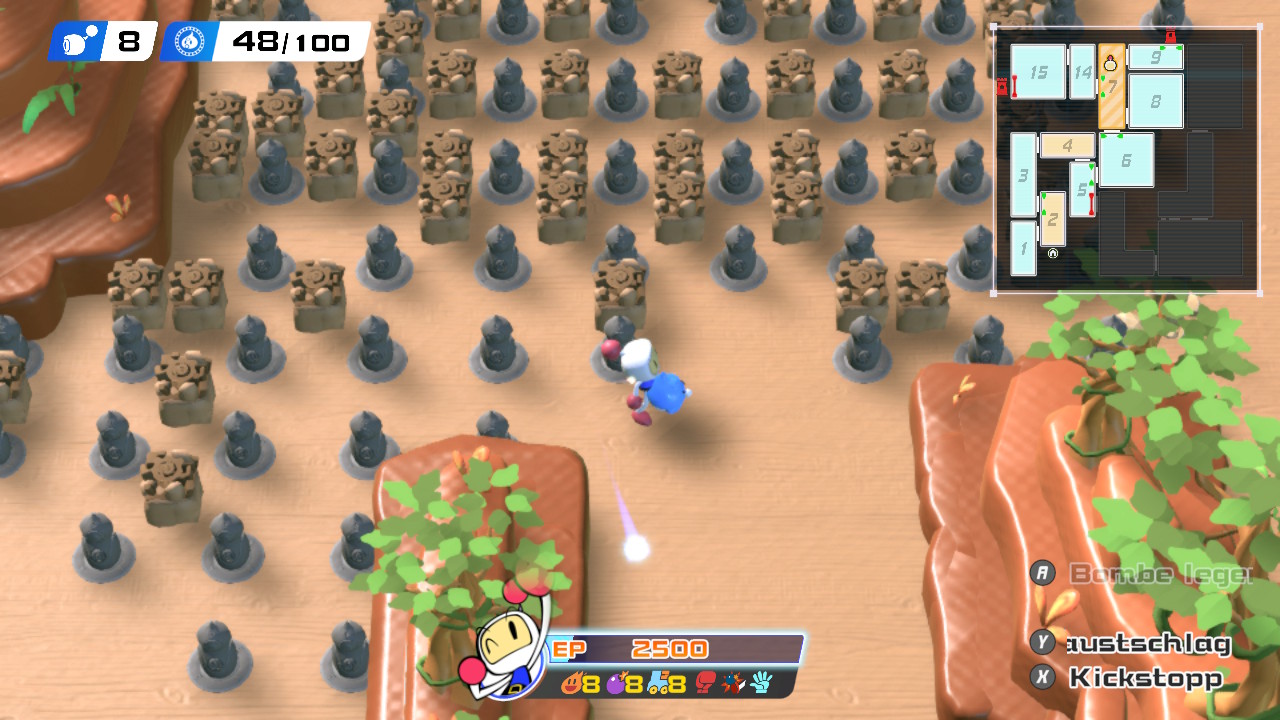Select the cyan power glove hand icon

click(x=762, y=684)
